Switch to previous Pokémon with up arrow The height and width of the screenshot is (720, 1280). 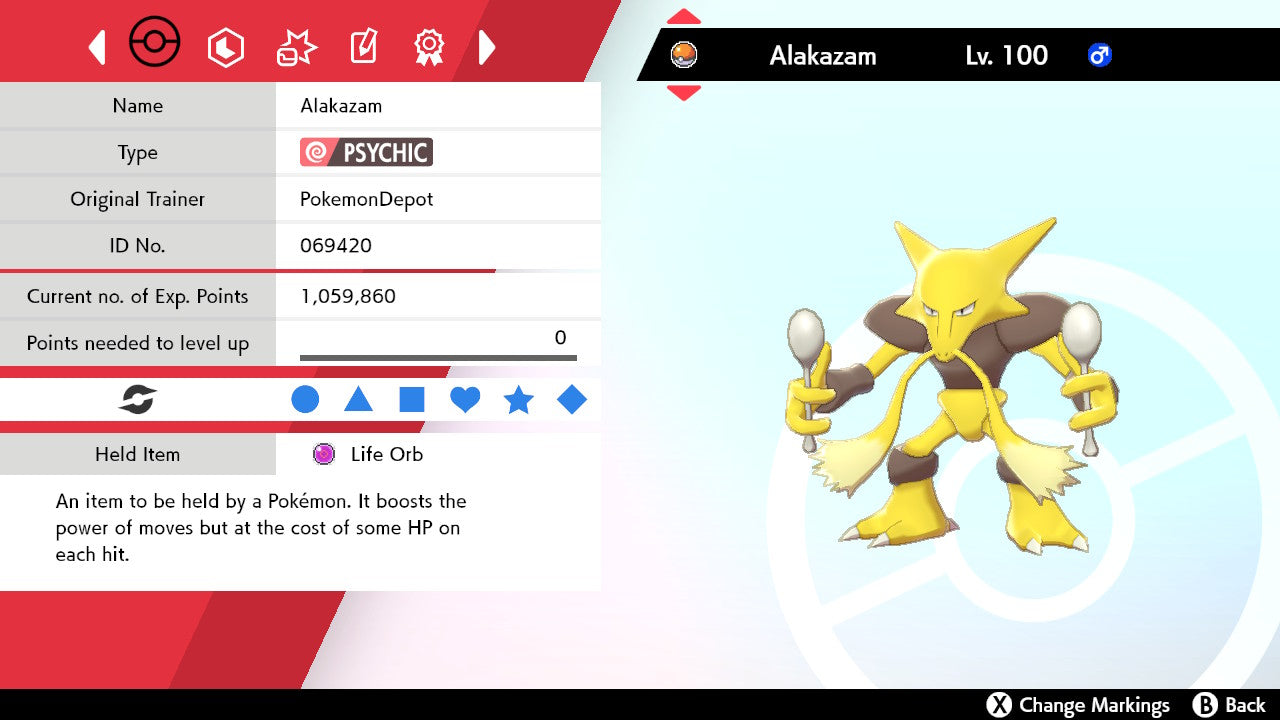[x=683, y=16]
